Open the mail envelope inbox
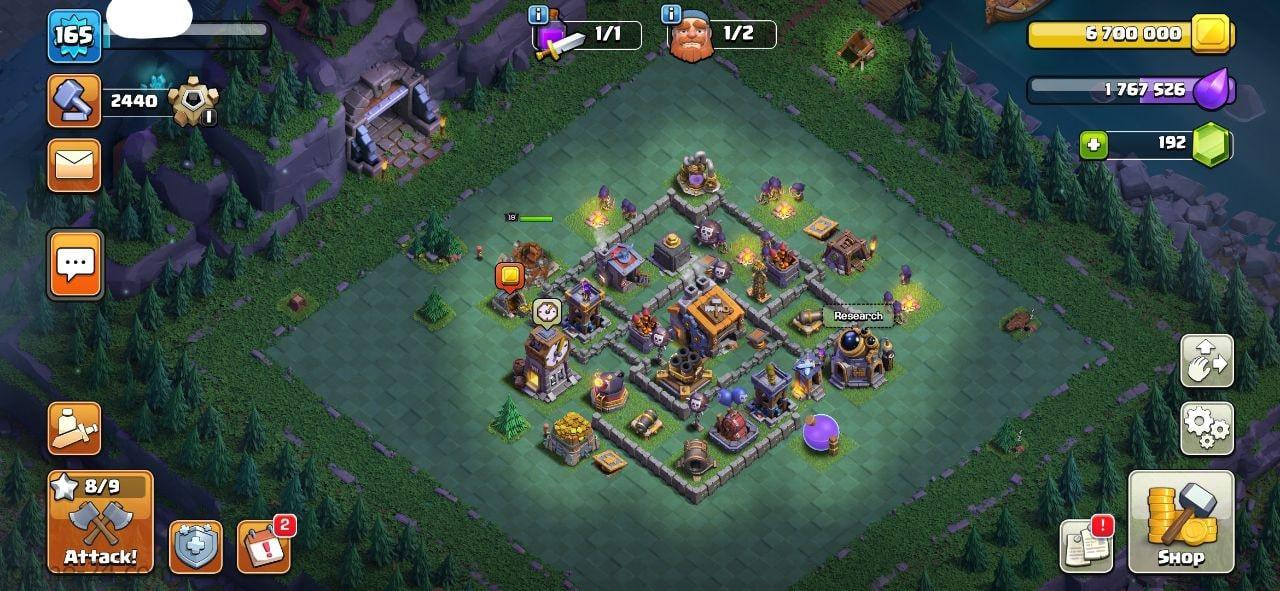 point(75,165)
